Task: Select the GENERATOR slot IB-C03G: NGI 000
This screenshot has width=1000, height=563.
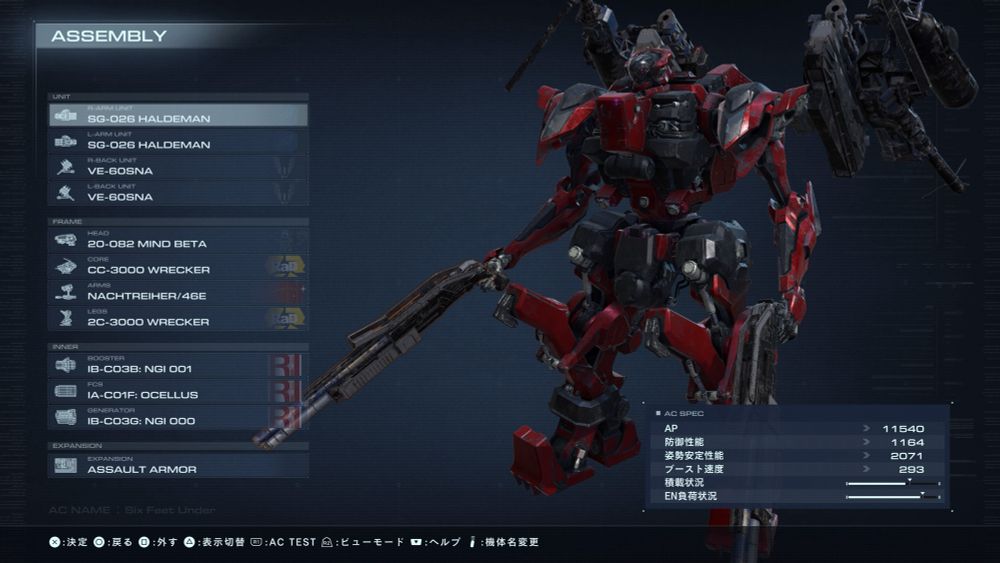Action: [x=178, y=417]
